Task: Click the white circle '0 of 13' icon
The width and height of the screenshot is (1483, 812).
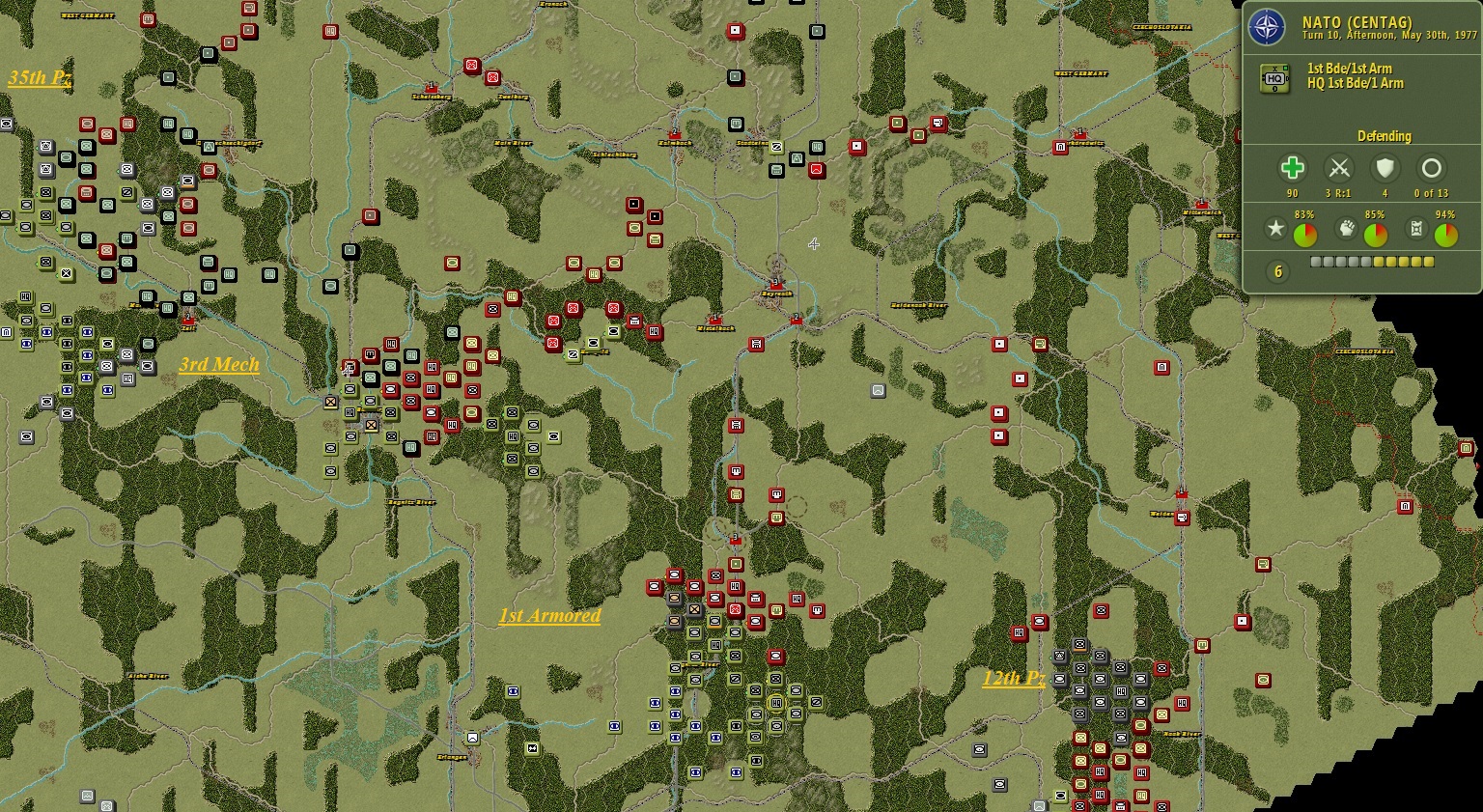Action: [1432, 166]
